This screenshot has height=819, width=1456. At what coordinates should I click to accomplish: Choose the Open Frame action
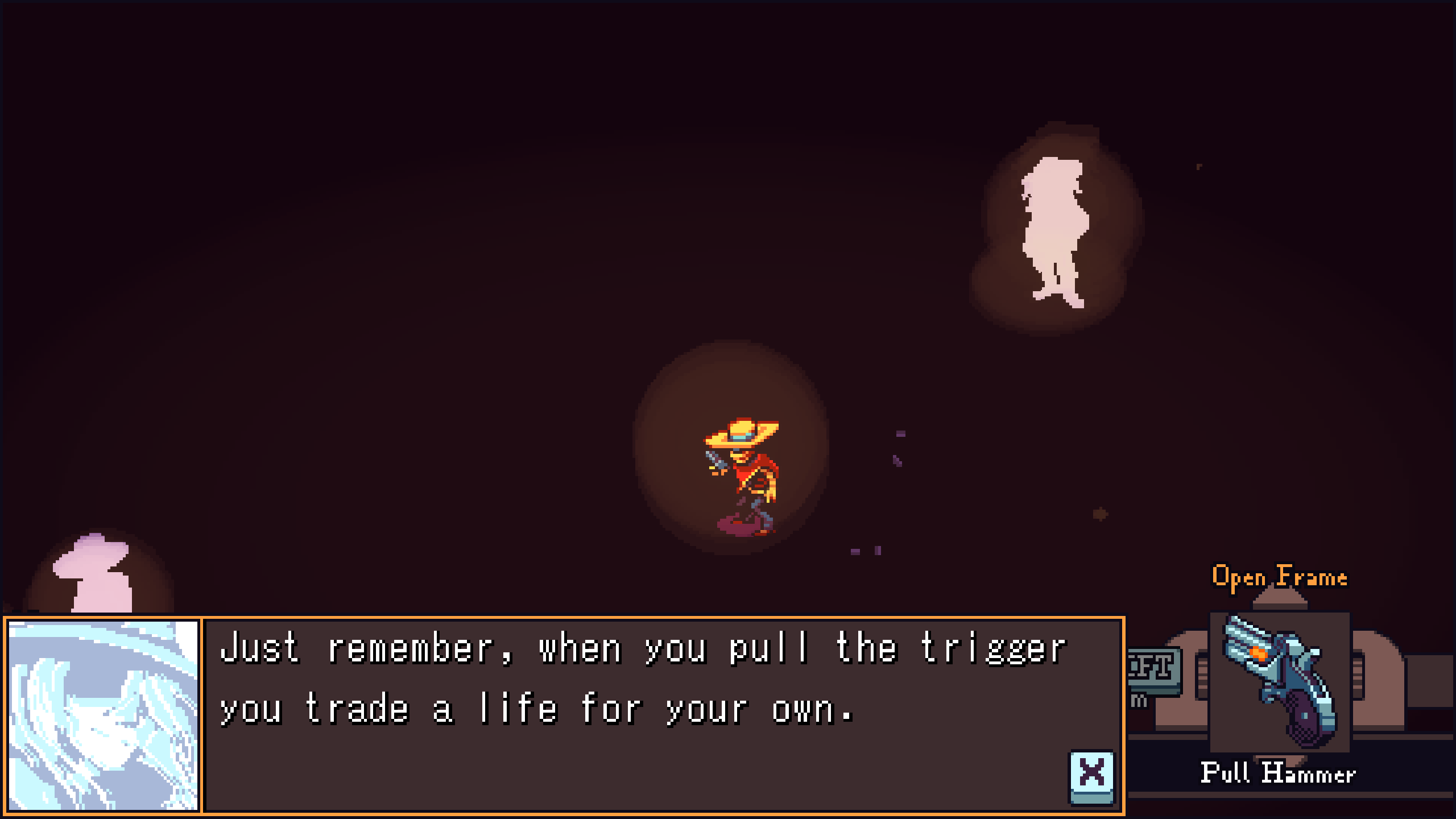pos(1279,577)
